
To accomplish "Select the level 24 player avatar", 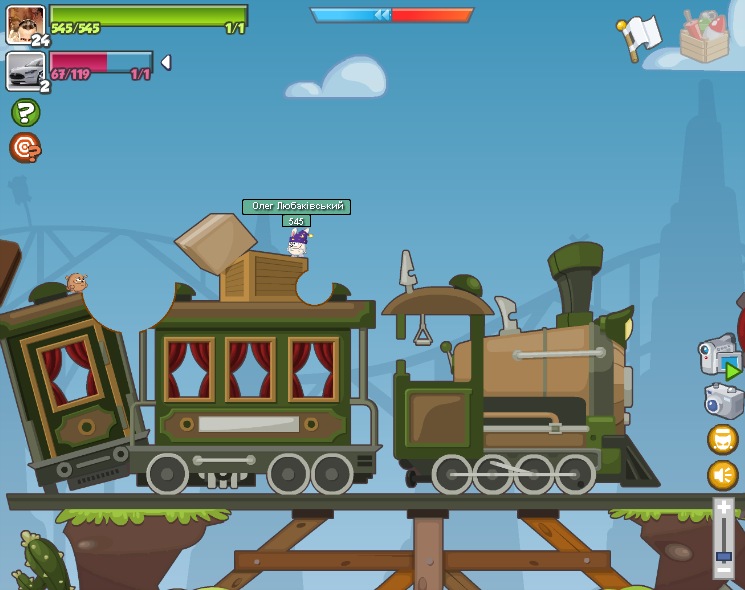I will click(x=25, y=24).
